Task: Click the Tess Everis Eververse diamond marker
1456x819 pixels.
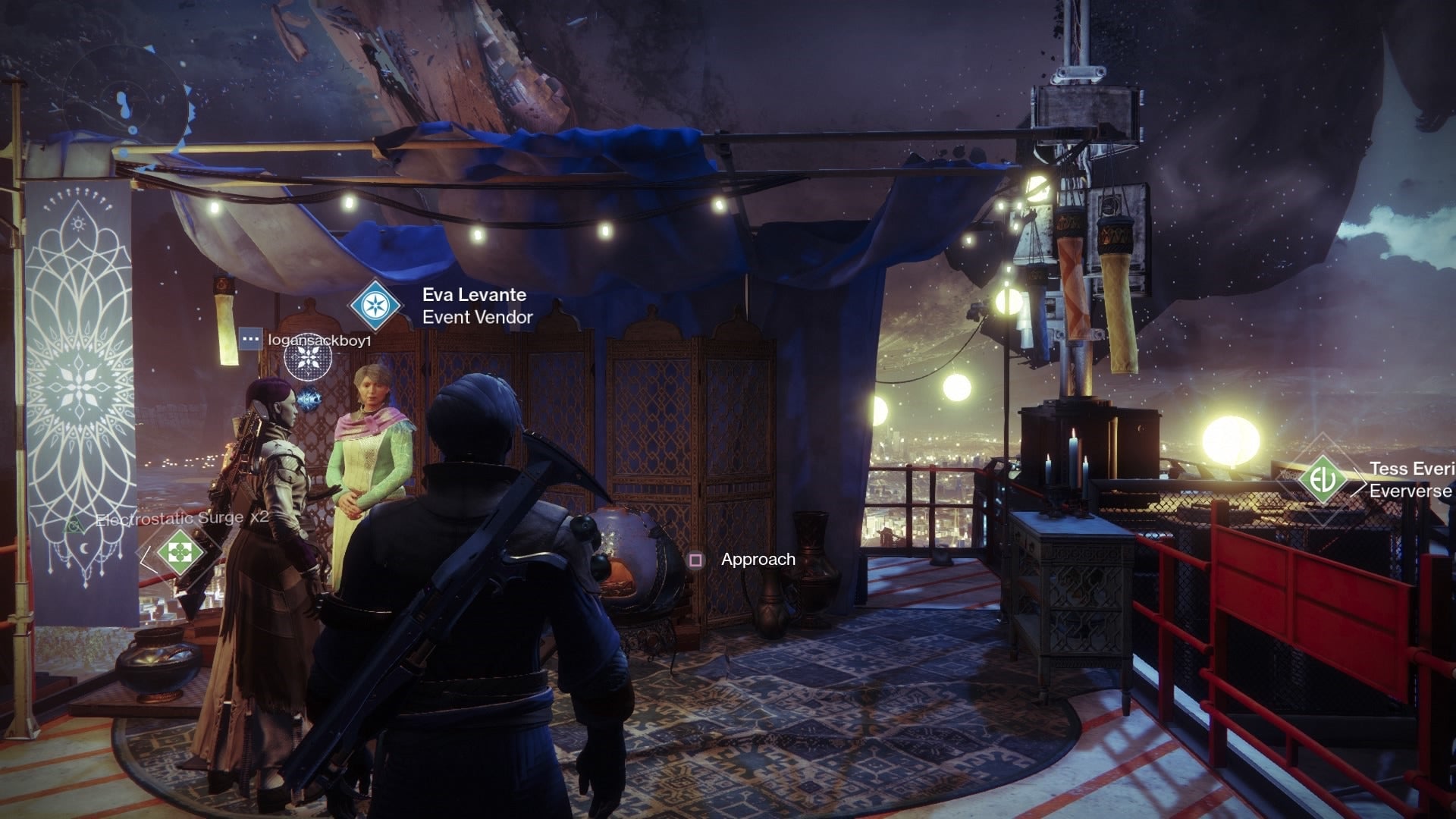Action: [1322, 479]
